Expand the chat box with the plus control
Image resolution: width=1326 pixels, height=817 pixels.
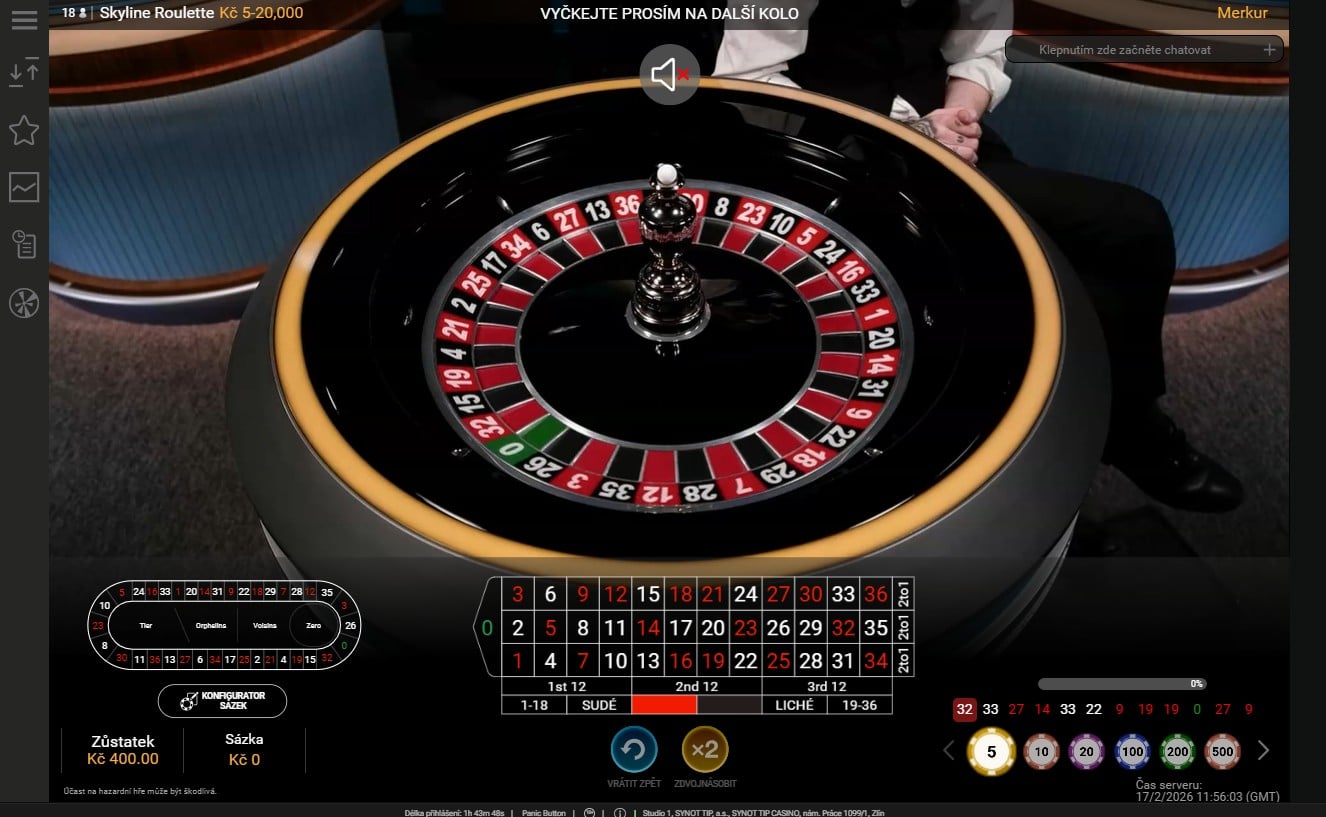(1269, 48)
